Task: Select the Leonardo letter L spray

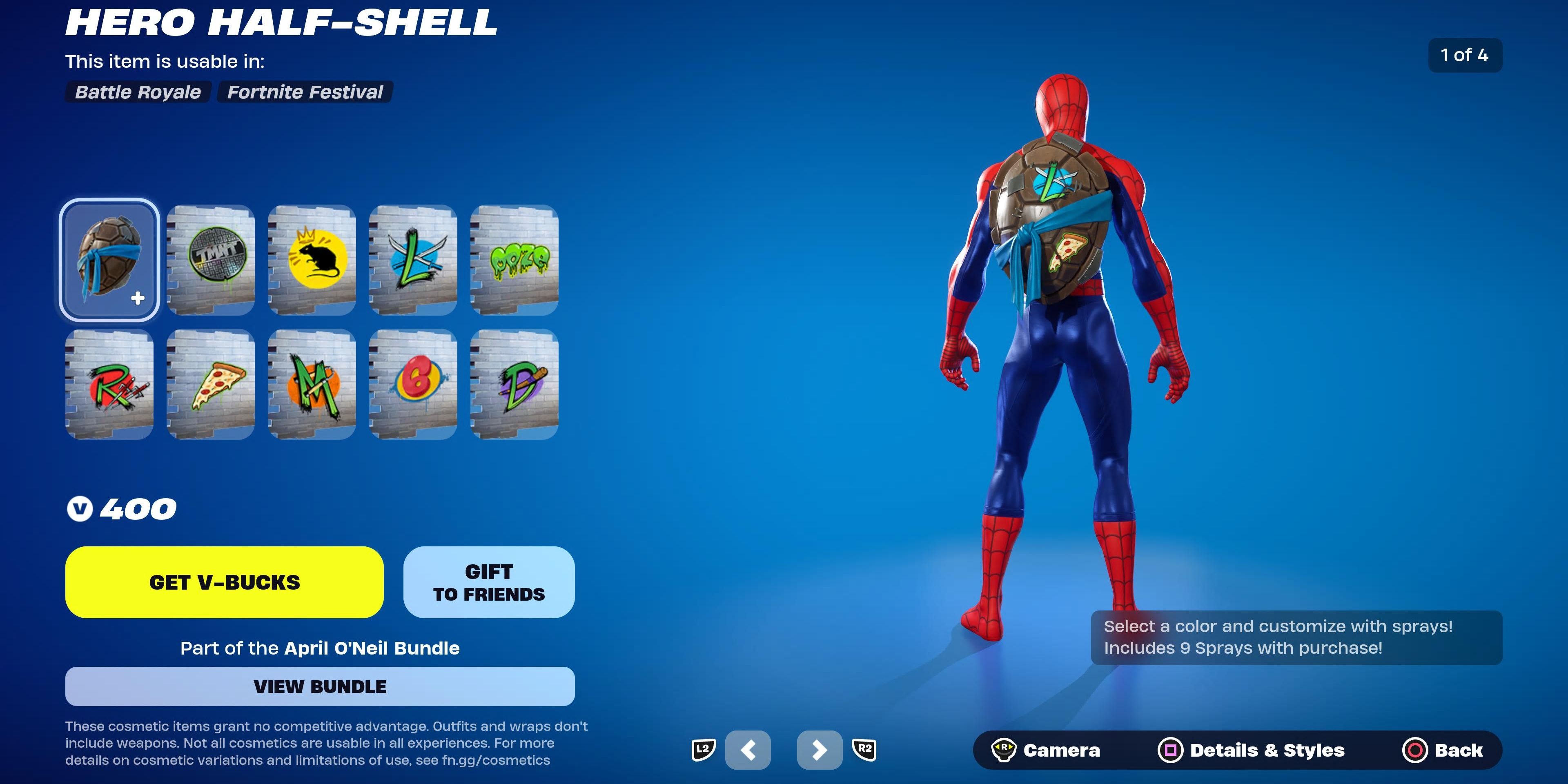Action: (x=413, y=262)
